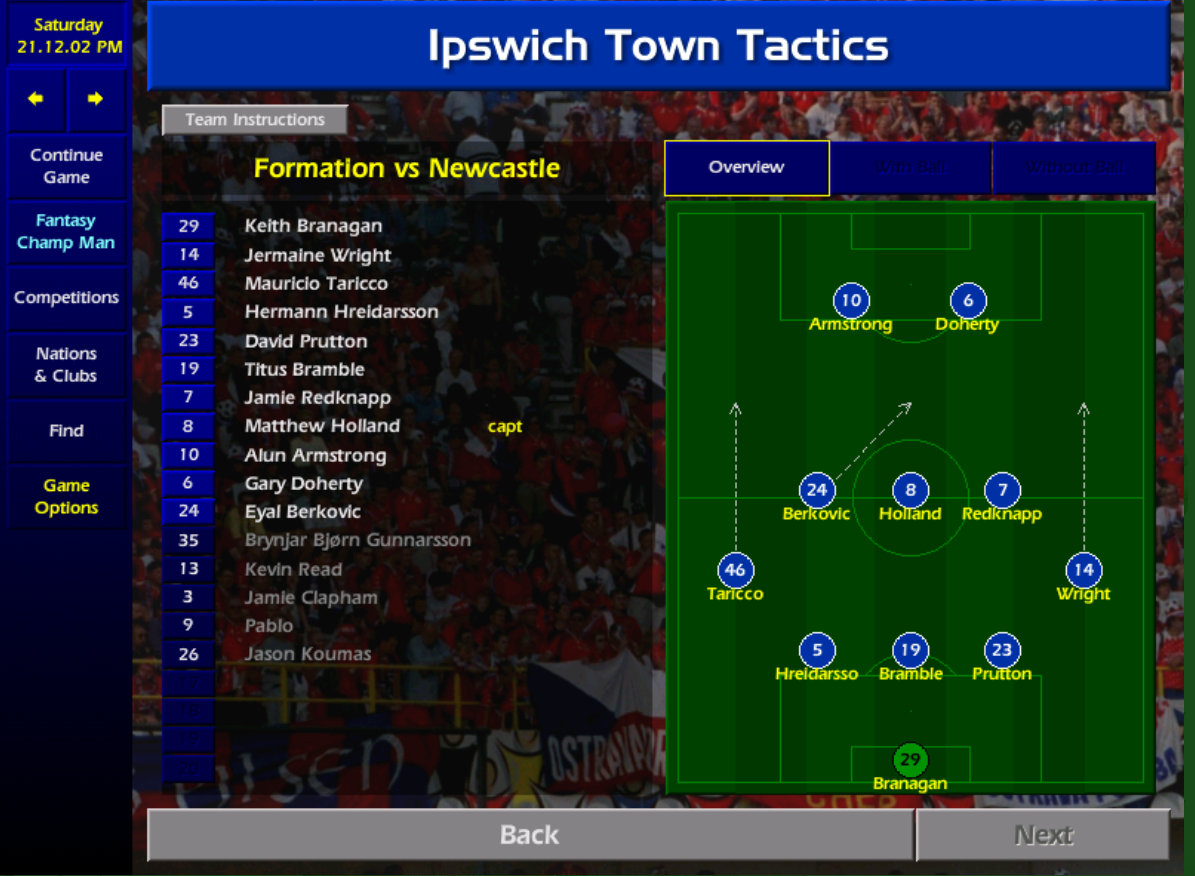The width and height of the screenshot is (1195, 876).
Task: Select Armstrong's number 10 pitch marker
Action: (851, 301)
